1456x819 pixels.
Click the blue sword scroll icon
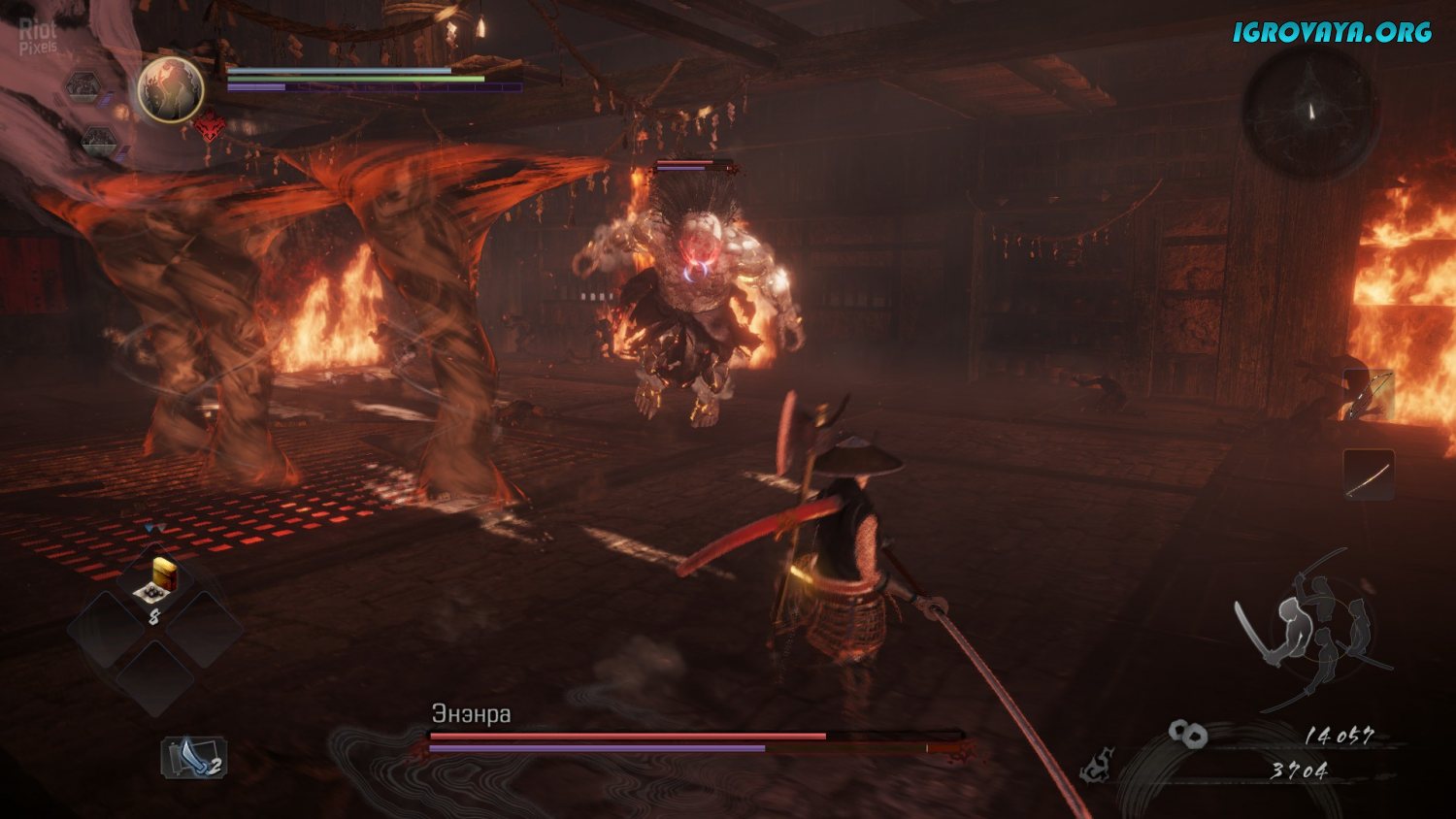tap(193, 758)
